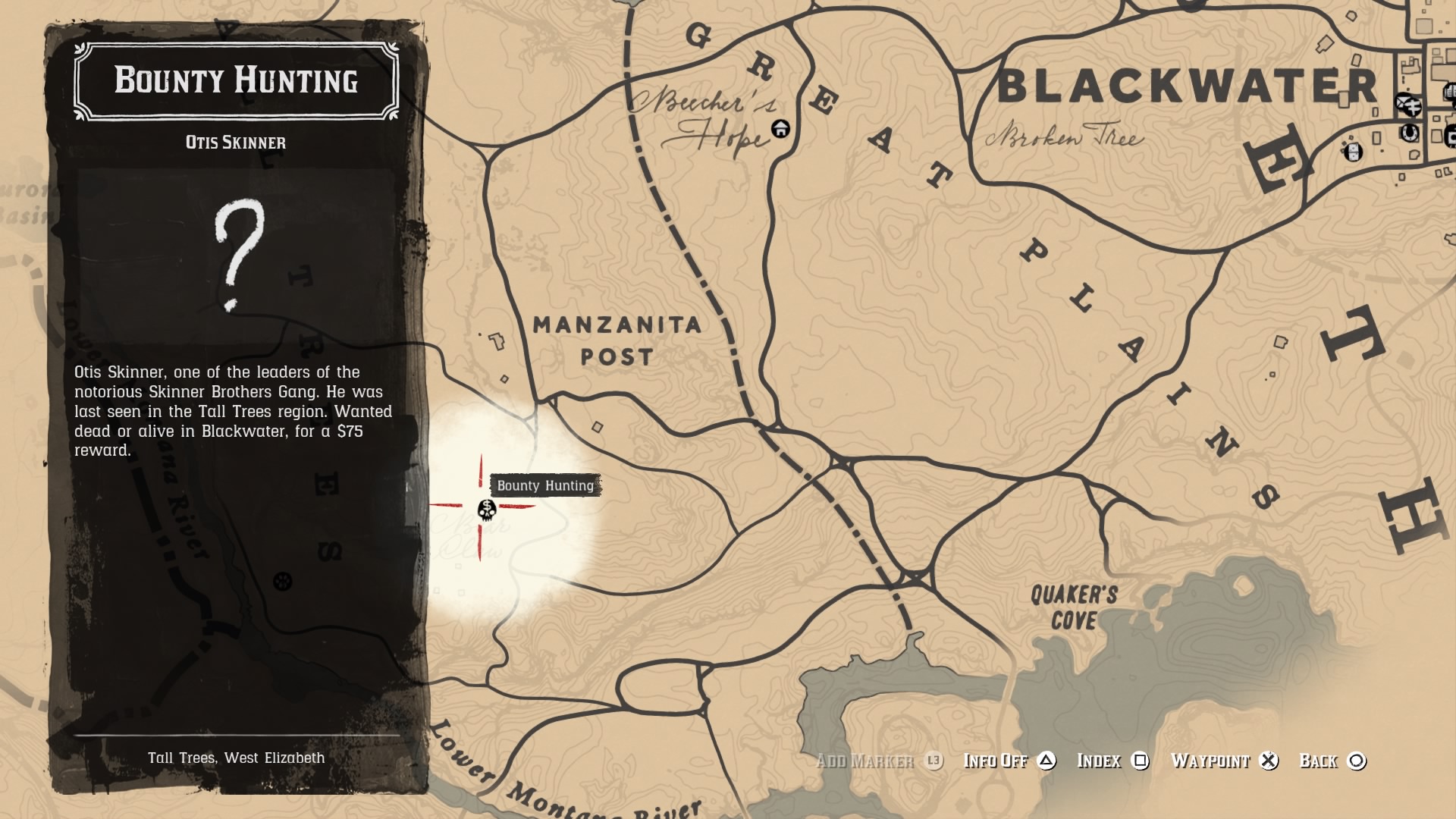Select the Bounty Hunting label on the map
This screenshot has height=819, width=1456.
(546, 486)
